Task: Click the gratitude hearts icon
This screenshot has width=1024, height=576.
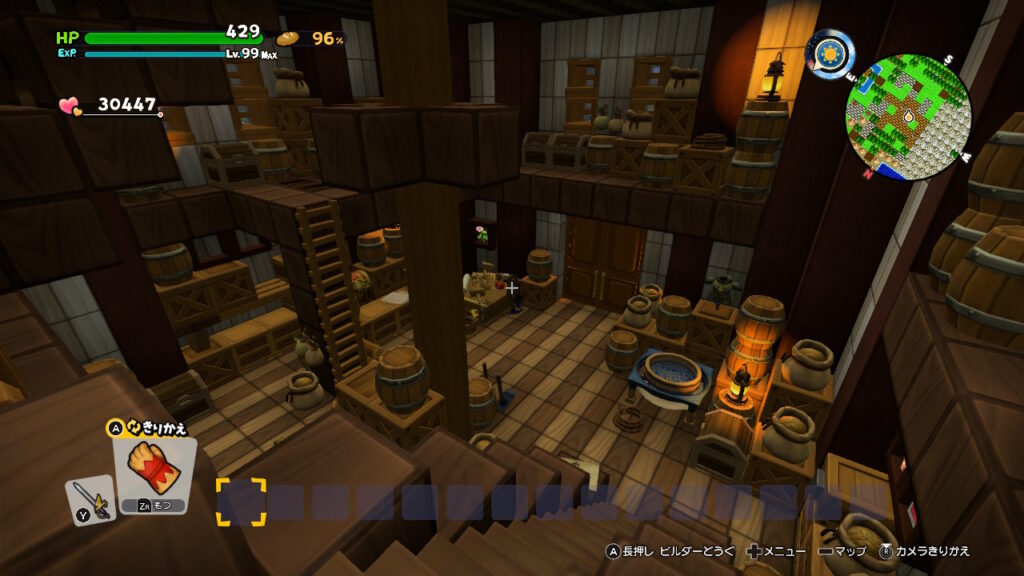Action: 69,104
